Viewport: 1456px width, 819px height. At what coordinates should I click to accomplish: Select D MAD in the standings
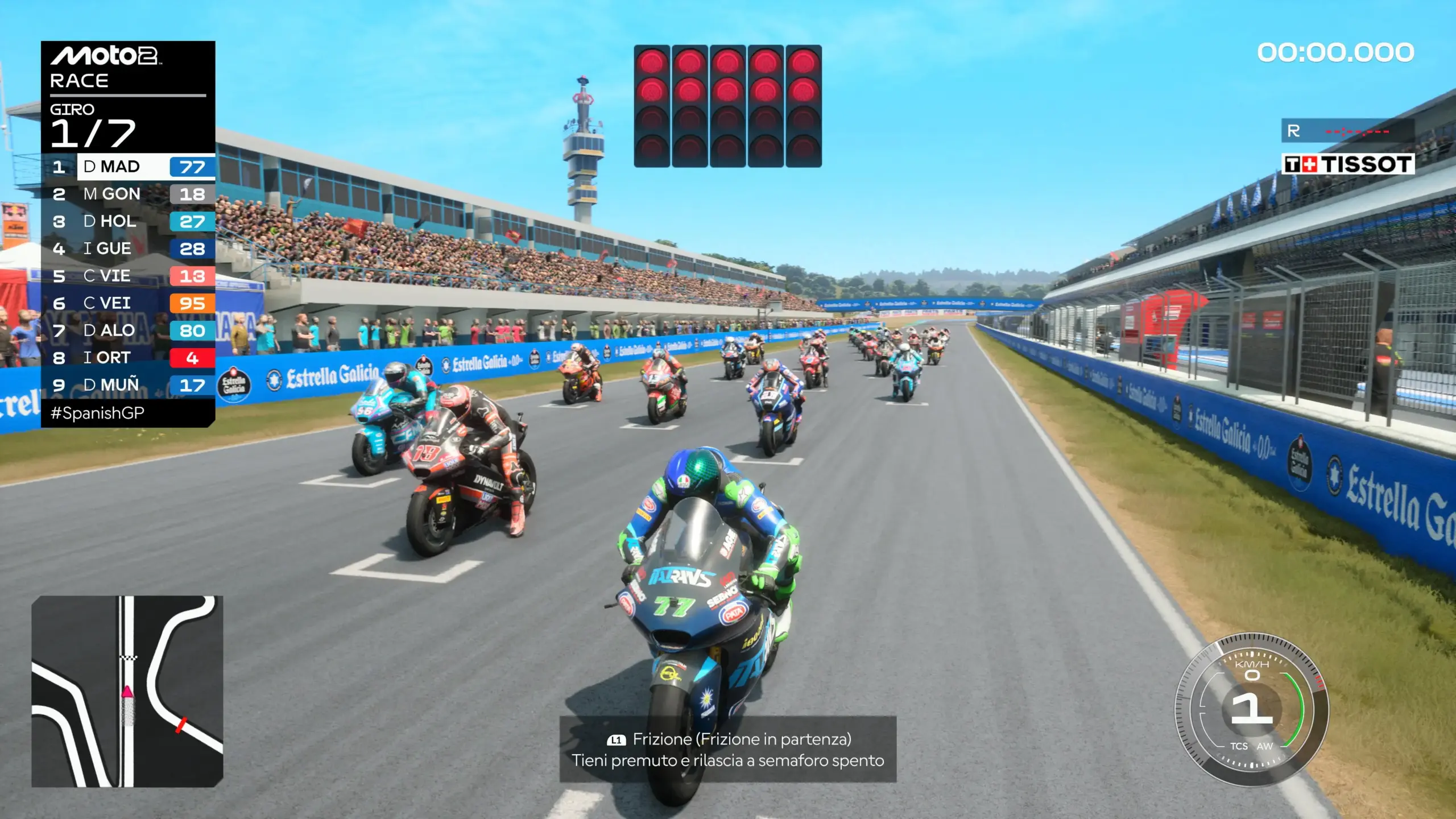pyautogui.click(x=128, y=167)
